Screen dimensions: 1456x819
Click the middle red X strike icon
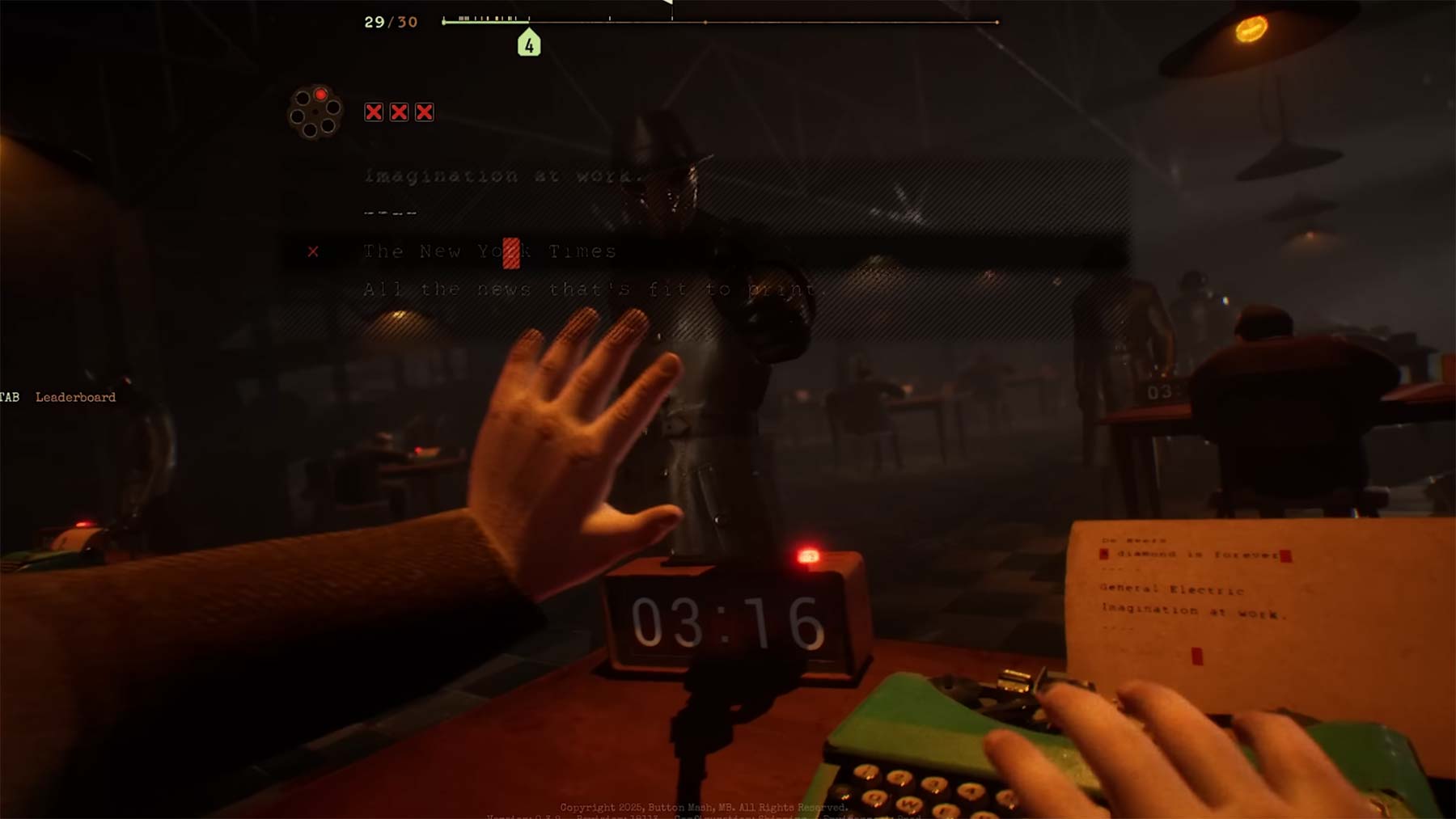(x=398, y=112)
